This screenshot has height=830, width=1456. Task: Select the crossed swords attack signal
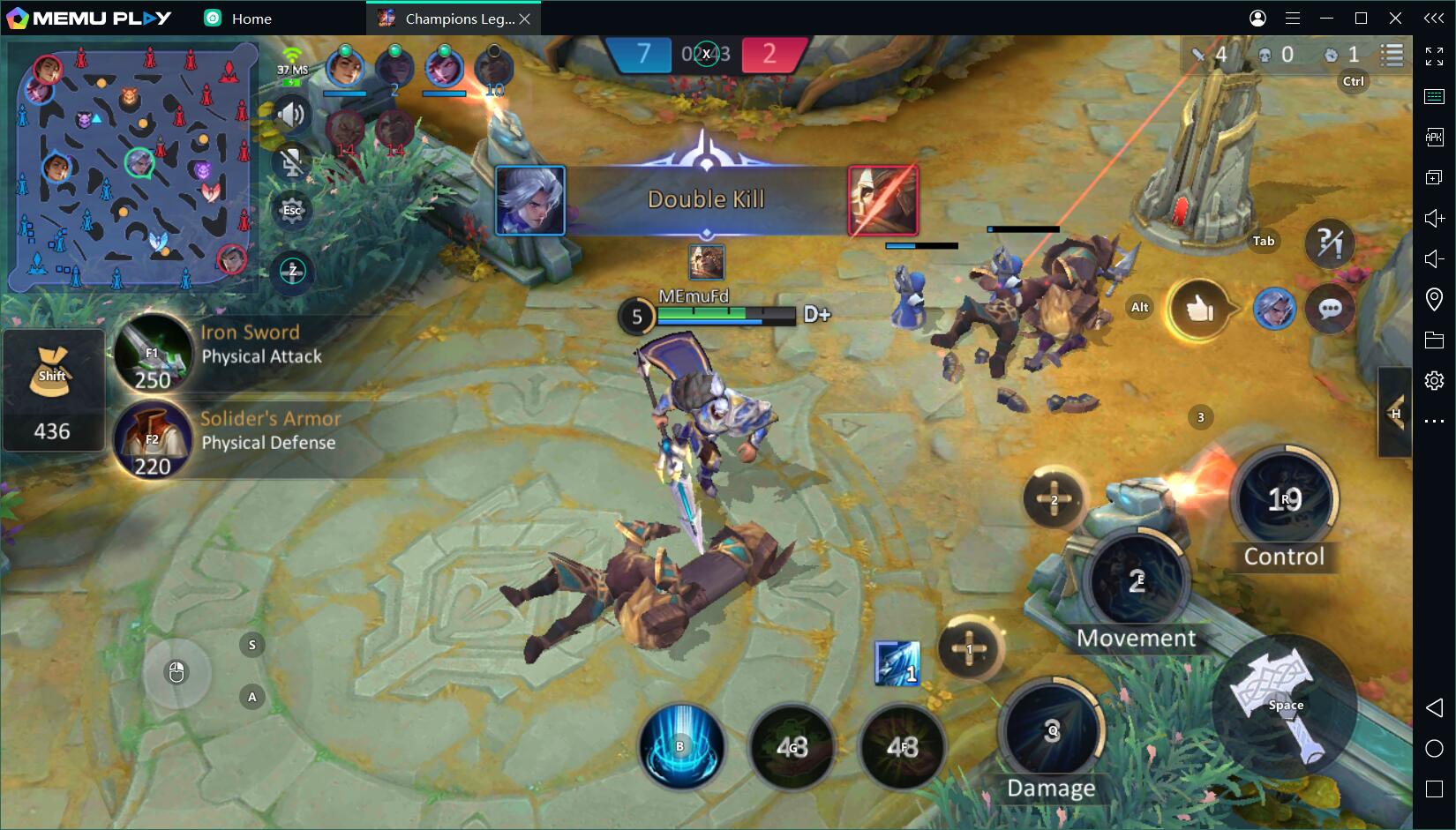[1329, 243]
